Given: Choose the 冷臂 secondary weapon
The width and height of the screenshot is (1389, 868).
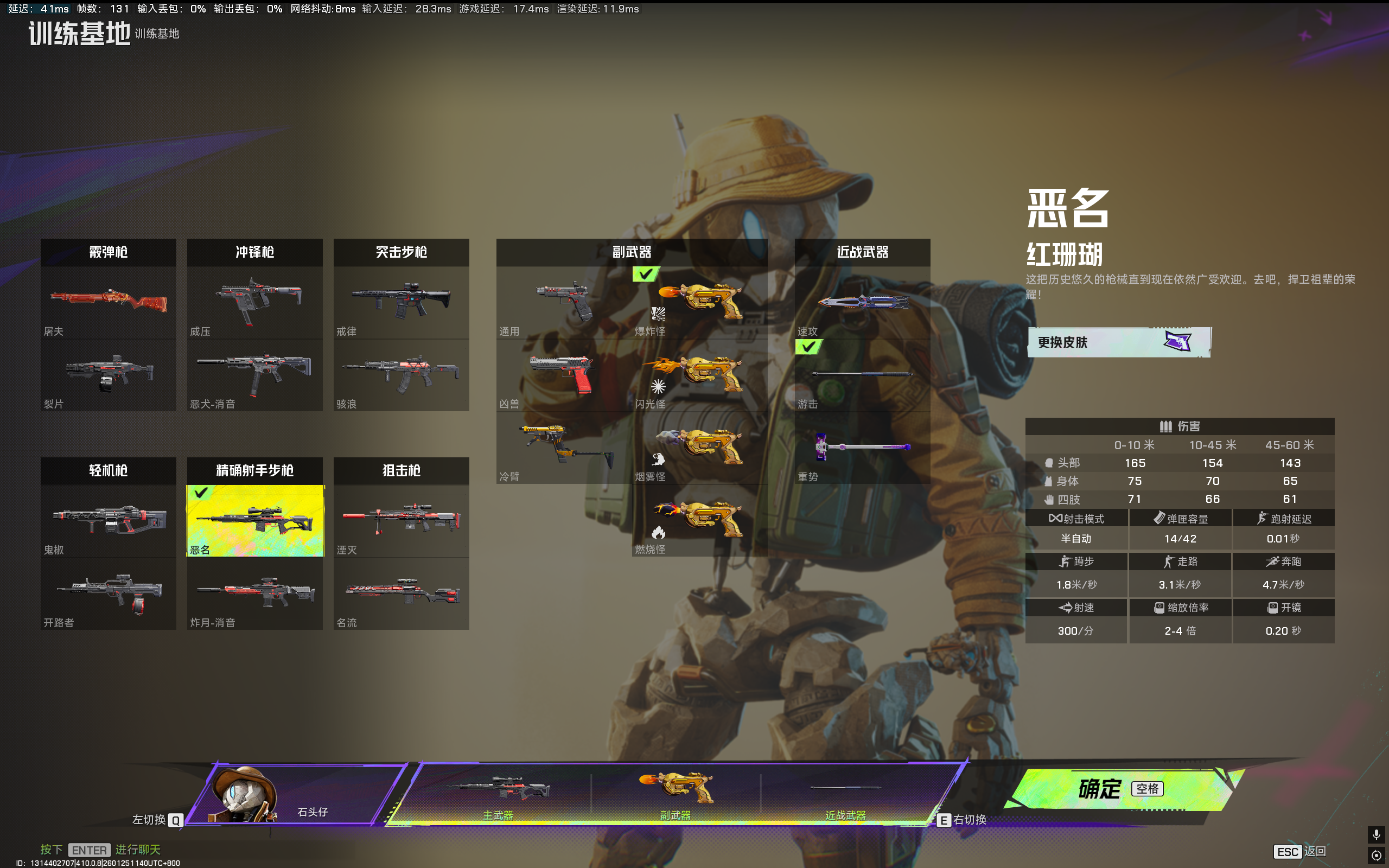Looking at the screenshot, I should 564,448.
